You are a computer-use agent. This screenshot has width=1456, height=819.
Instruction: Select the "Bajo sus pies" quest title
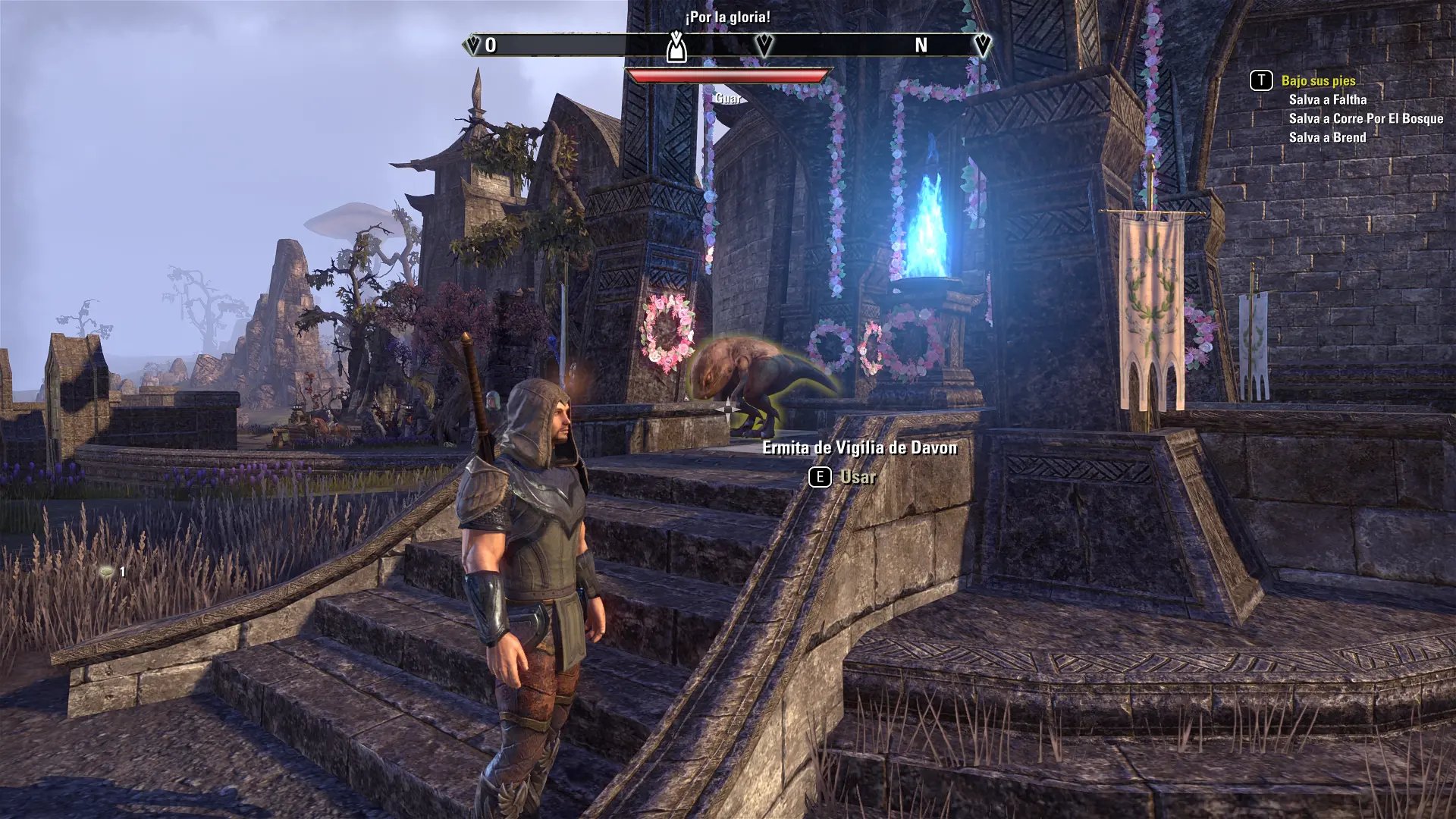[x=1318, y=80]
